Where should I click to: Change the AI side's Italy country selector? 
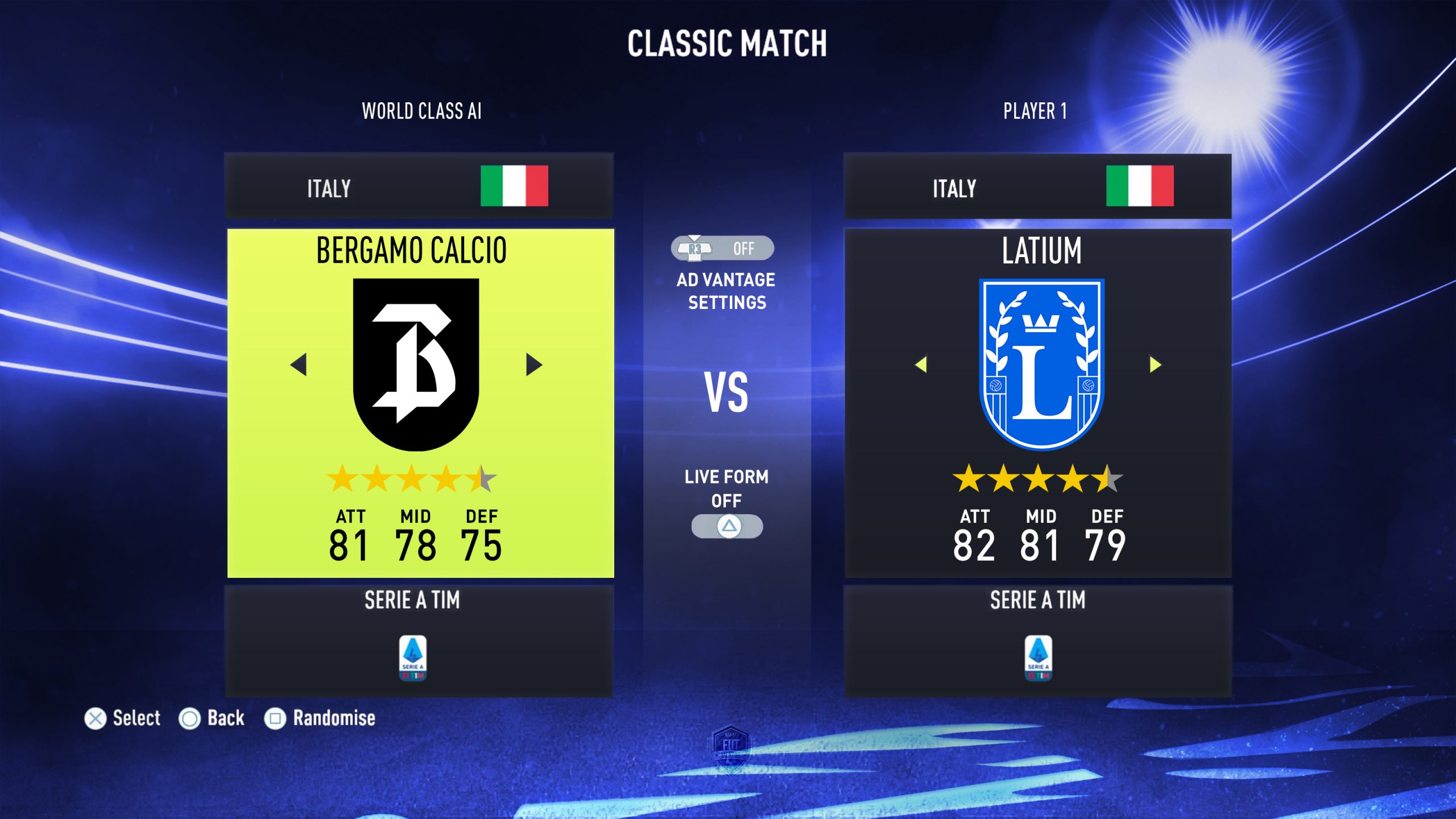tap(420, 187)
